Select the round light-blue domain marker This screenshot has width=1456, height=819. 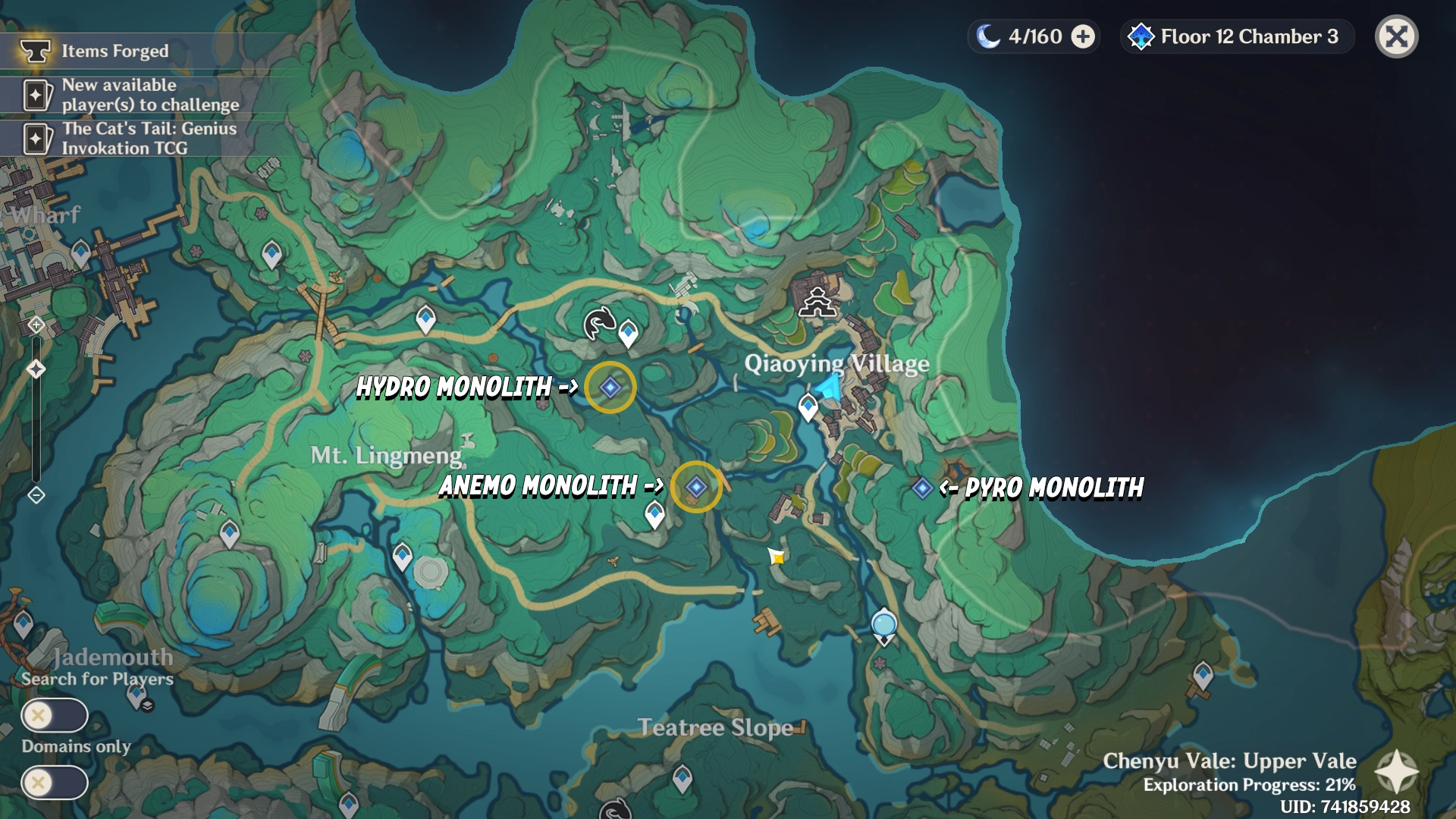pyautogui.click(x=884, y=625)
